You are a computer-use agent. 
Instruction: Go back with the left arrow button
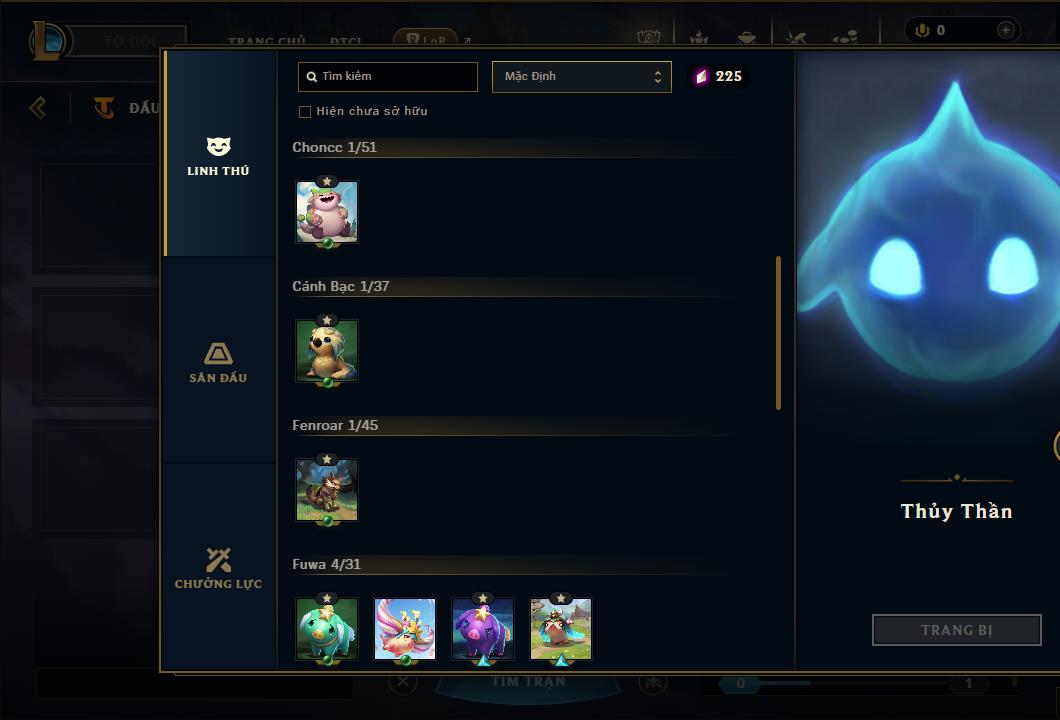[x=38, y=107]
